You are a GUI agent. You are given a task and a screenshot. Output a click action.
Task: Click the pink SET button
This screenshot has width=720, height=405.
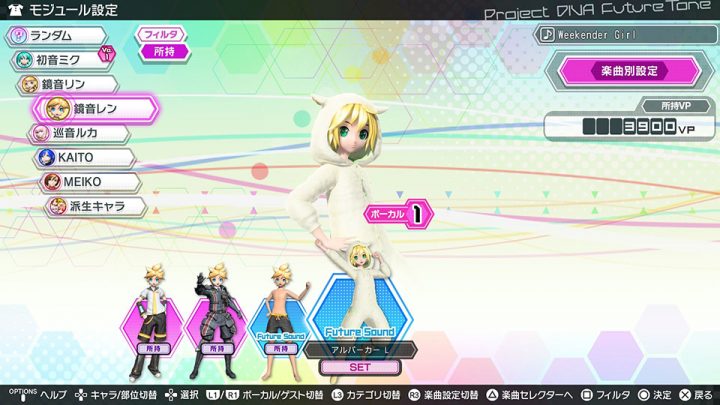360,367
